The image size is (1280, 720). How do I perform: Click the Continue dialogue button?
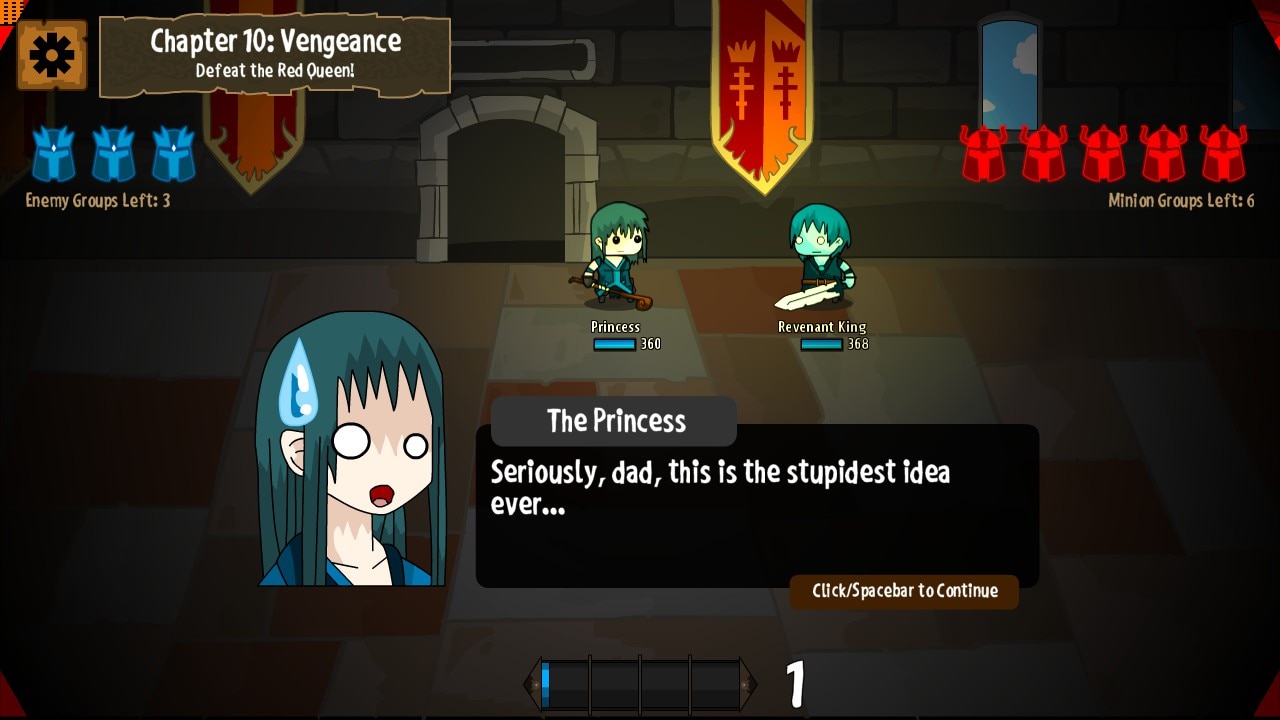tap(904, 591)
